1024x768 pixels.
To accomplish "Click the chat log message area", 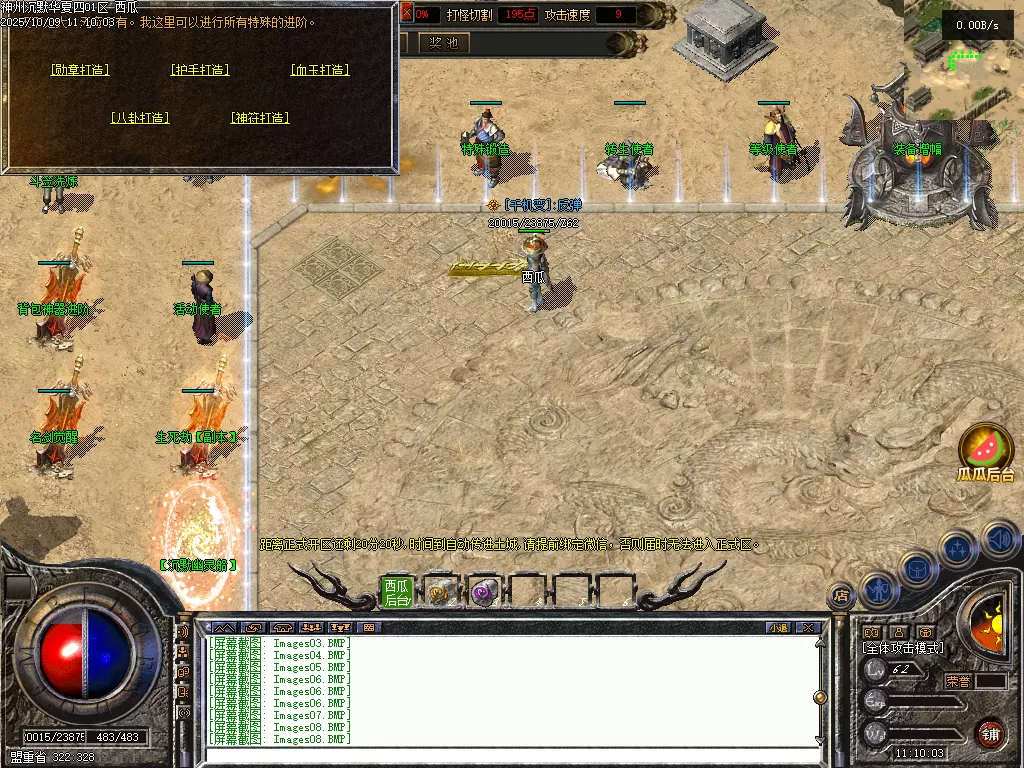I will click(510, 691).
